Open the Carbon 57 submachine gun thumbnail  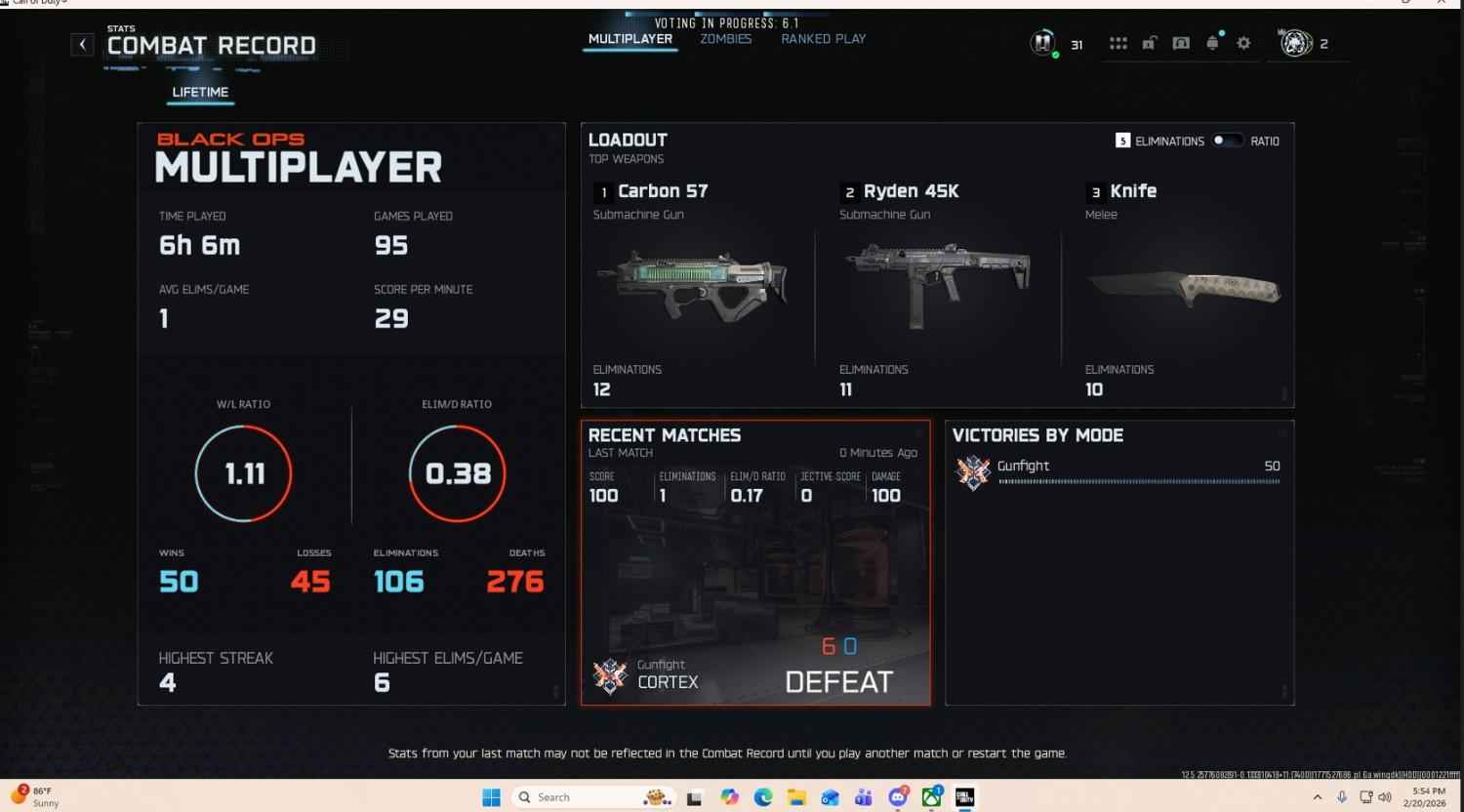pyautogui.click(x=697, y=285)
